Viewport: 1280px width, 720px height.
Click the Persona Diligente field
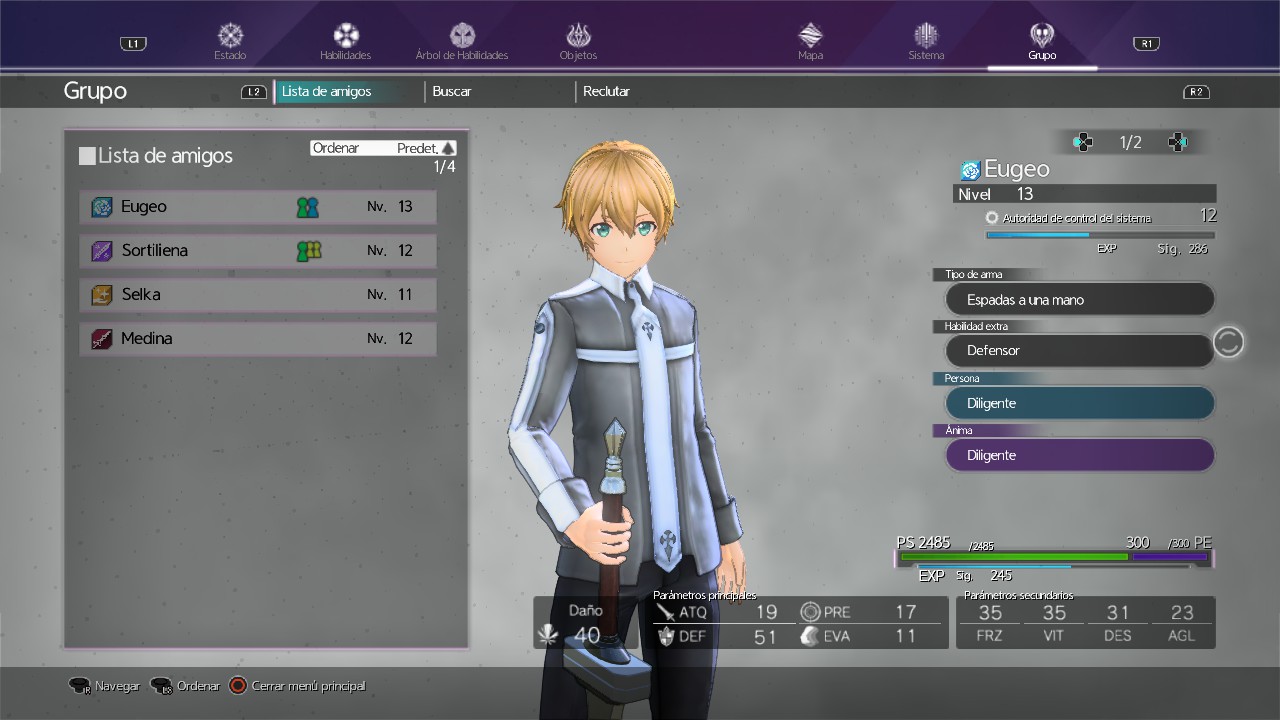click(1080, 403)
